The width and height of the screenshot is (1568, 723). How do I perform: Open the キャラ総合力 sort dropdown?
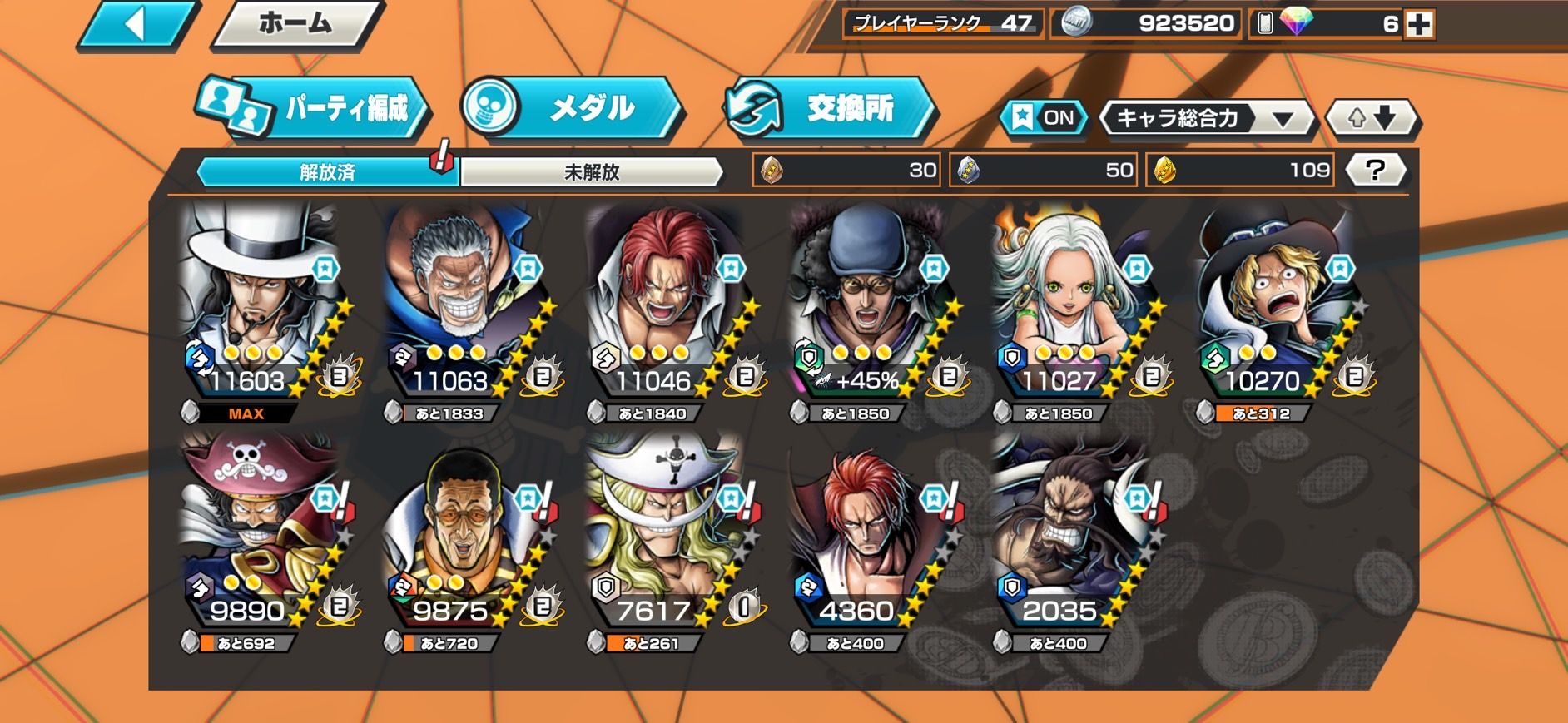[1205, 118]
